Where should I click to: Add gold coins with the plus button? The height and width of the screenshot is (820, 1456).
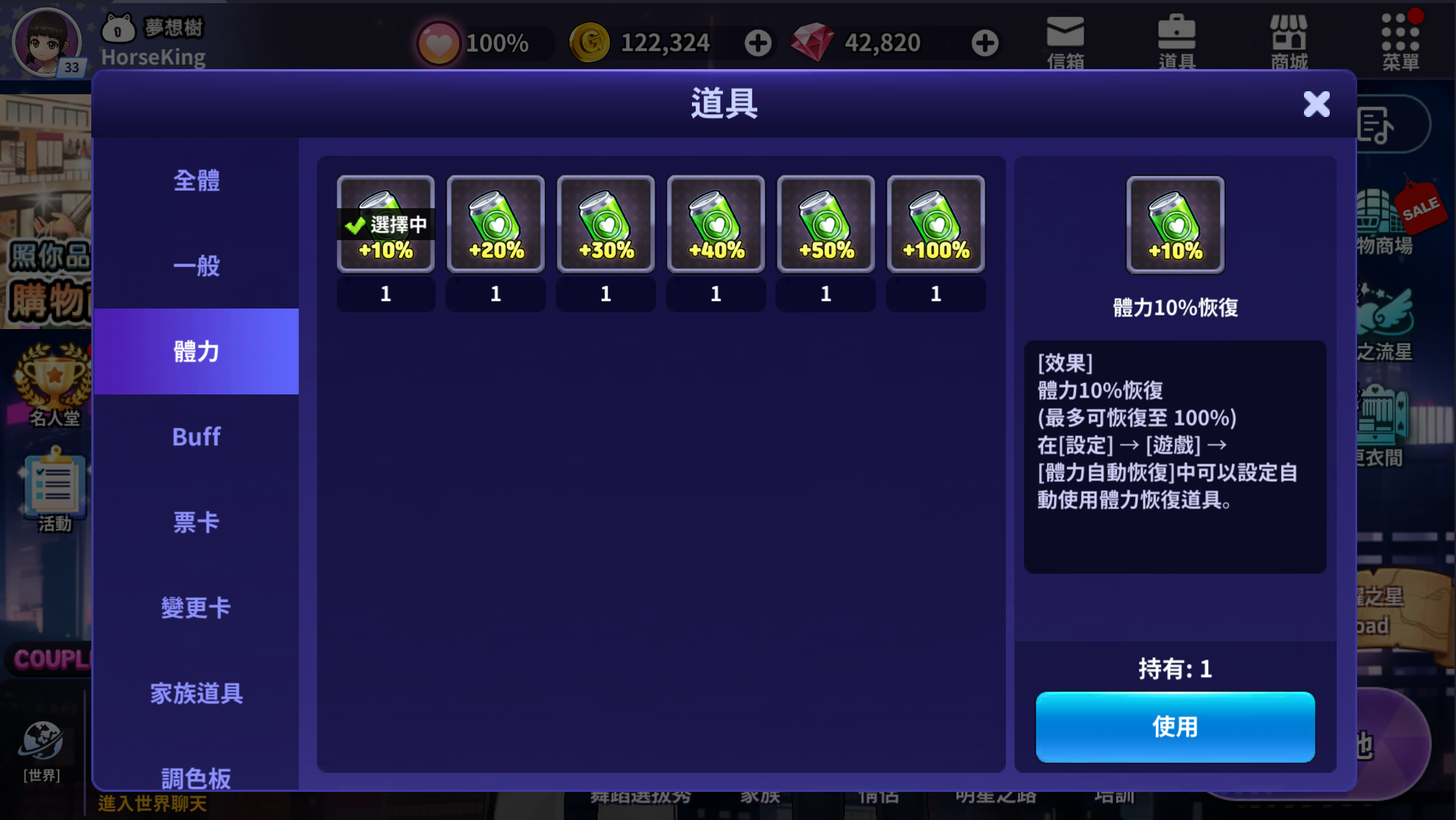pyautogui.click(x=757, y=43)
